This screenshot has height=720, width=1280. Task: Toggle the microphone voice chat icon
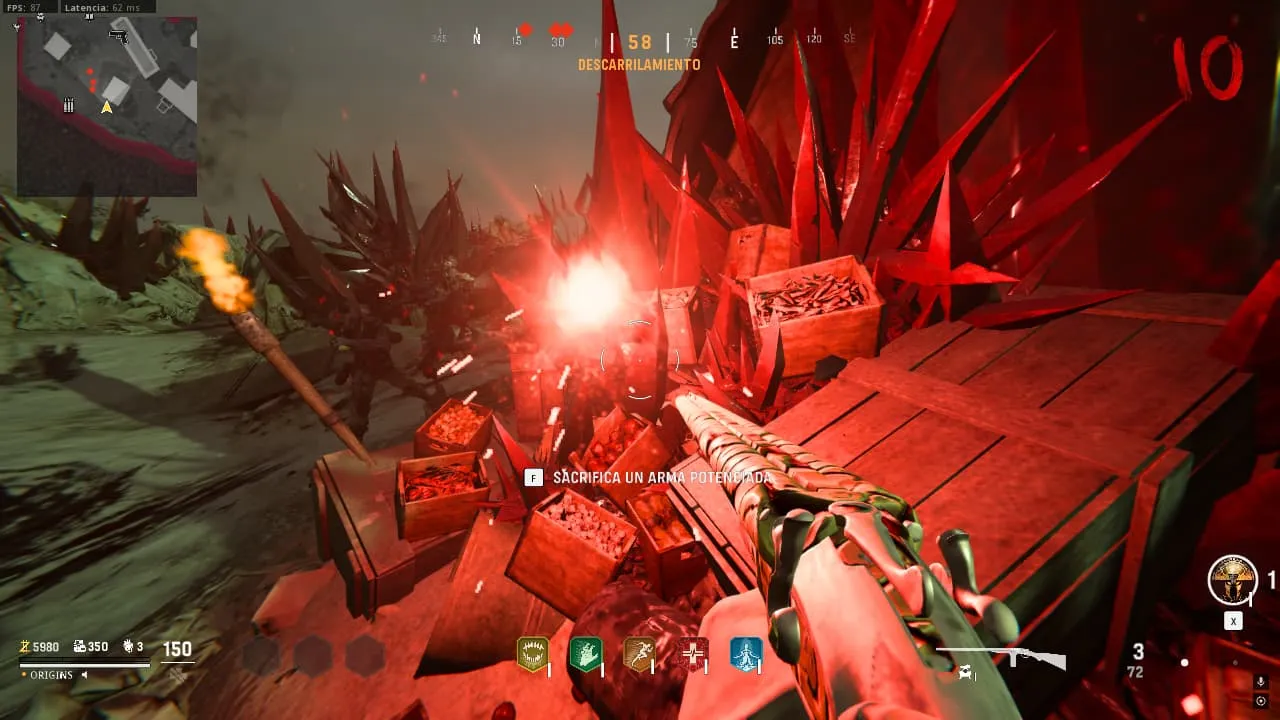coord(1260,682)
